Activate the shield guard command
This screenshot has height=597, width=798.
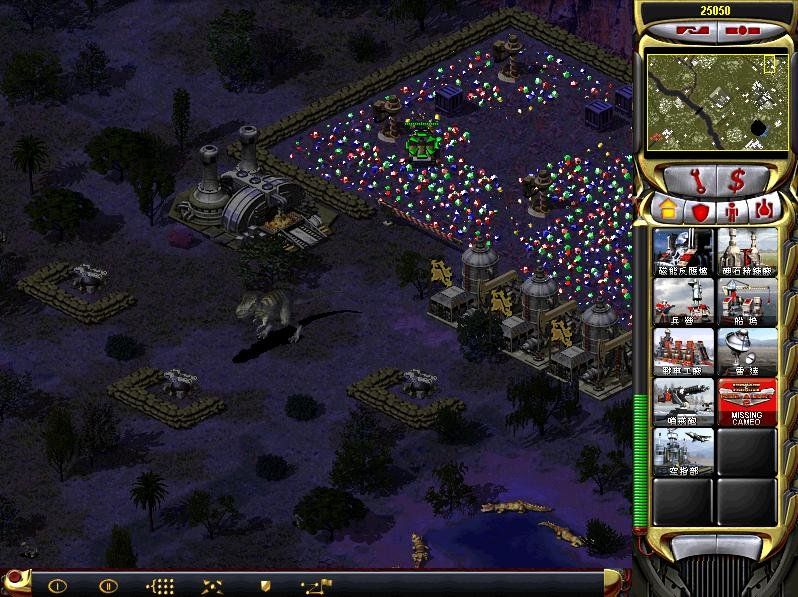click(265, 586)
